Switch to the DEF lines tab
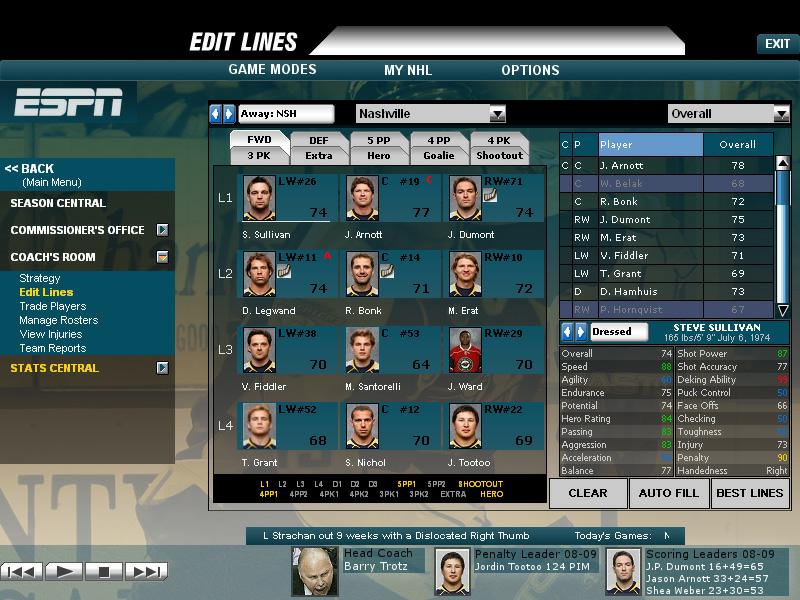Viewport: 800px width, 600px height. pos(318,141)
